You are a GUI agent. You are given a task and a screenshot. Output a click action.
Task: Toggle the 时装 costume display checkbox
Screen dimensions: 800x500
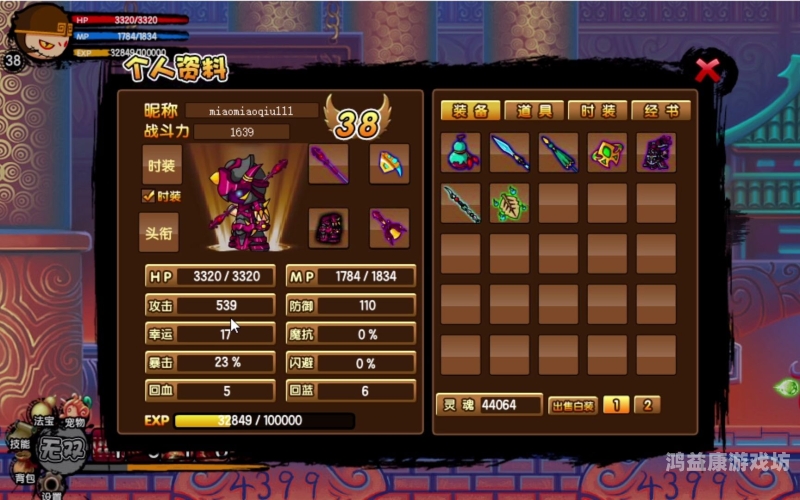point(149,196)
